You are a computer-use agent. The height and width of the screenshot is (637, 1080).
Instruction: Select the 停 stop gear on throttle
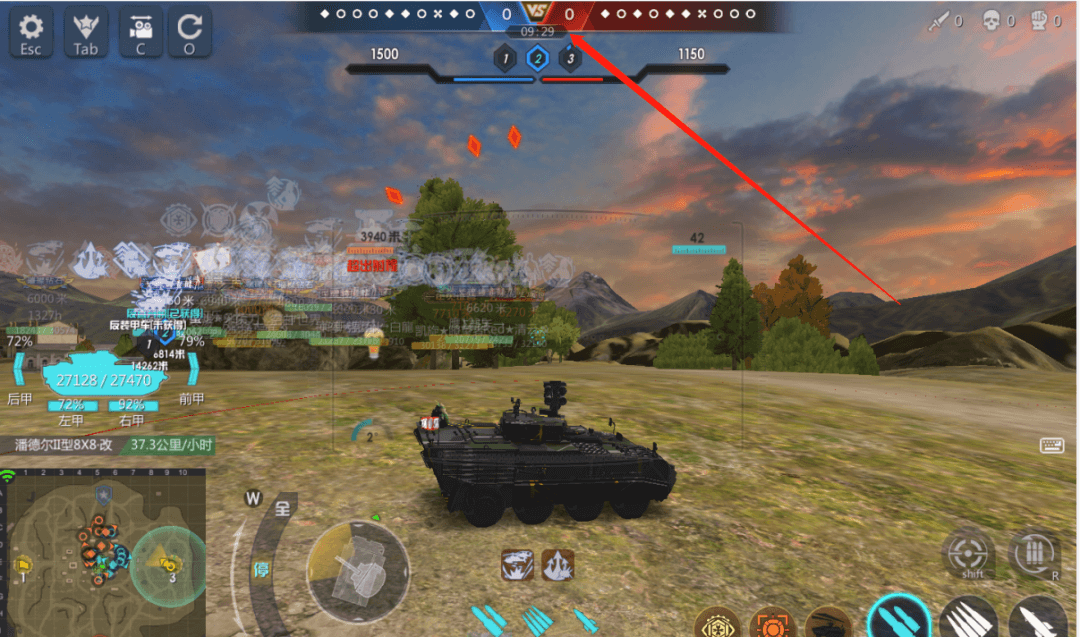click(261, 569)
